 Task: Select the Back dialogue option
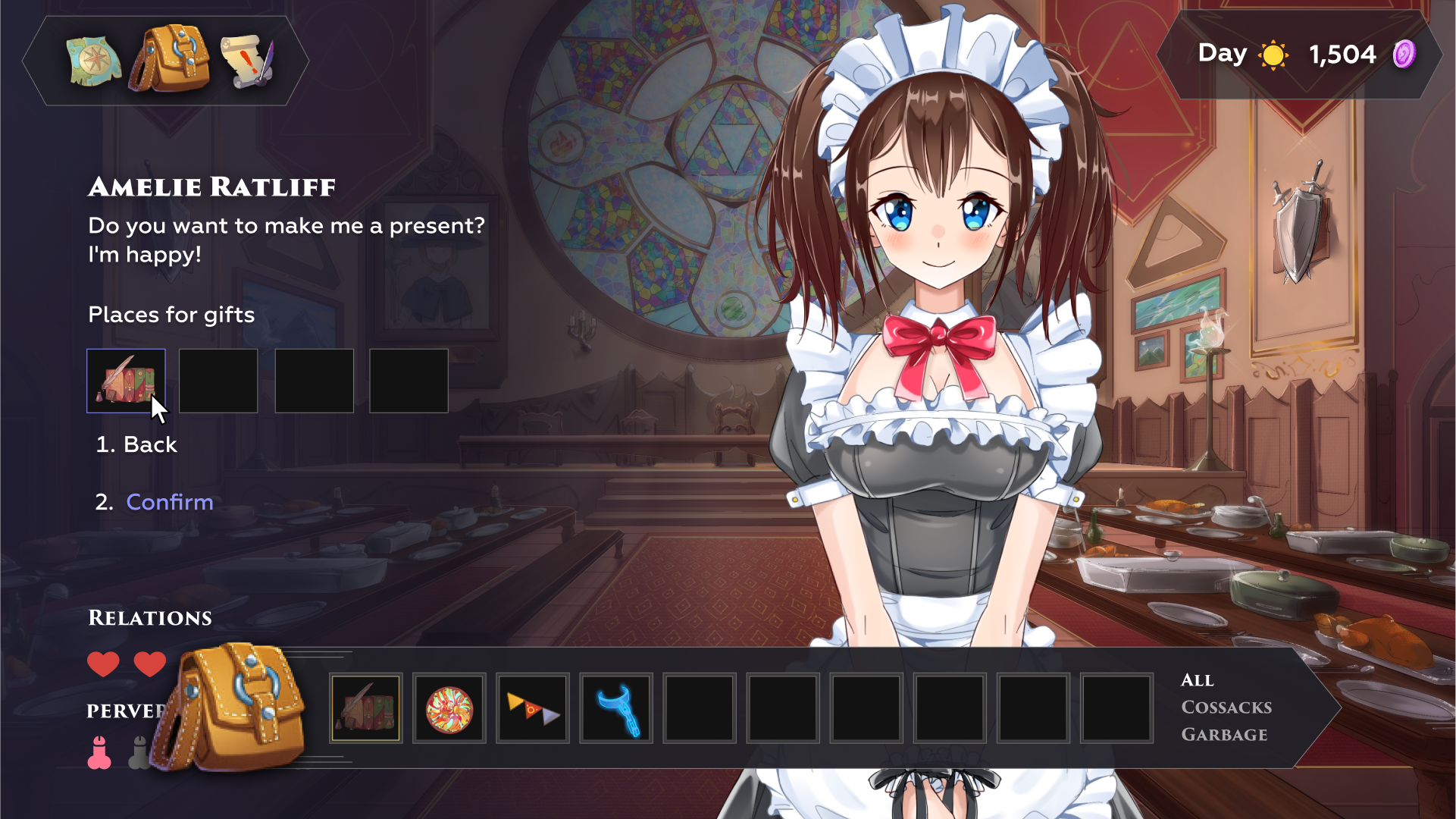pos(150,444)
